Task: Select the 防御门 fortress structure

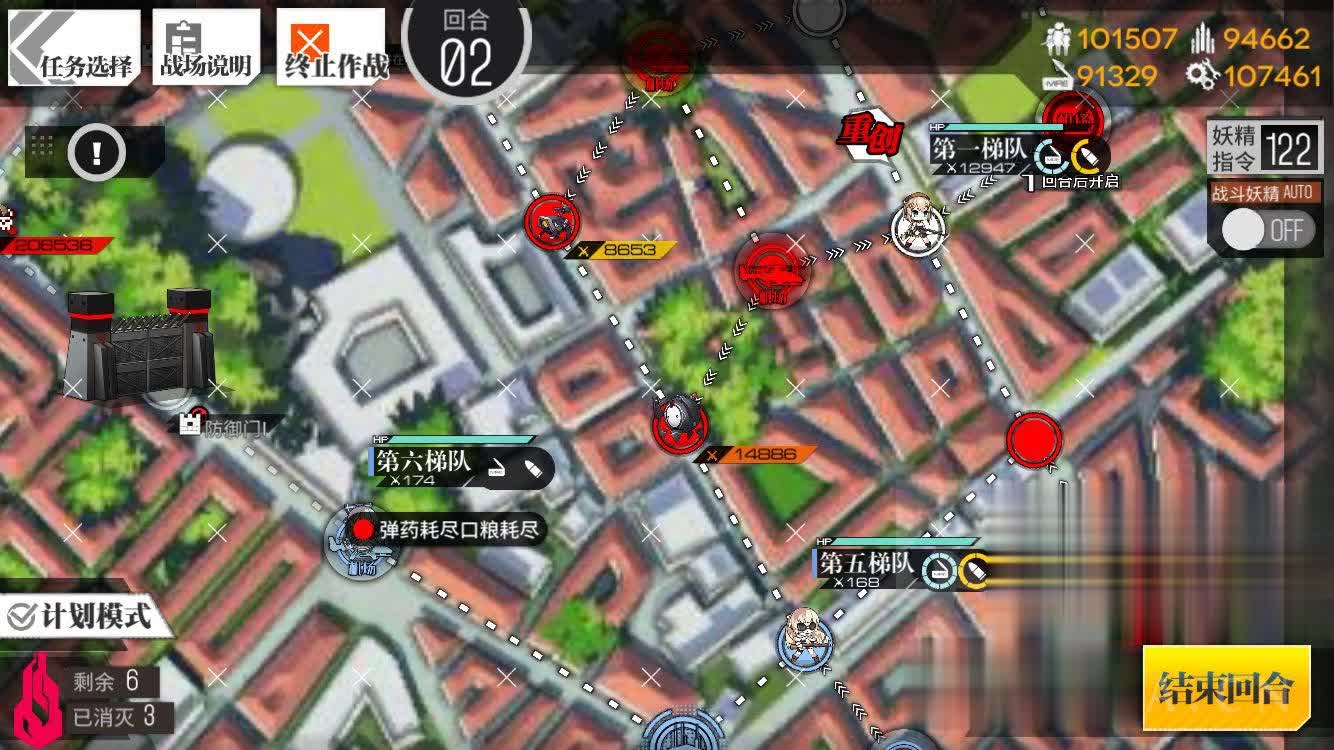Action: (x=140, y=345)
